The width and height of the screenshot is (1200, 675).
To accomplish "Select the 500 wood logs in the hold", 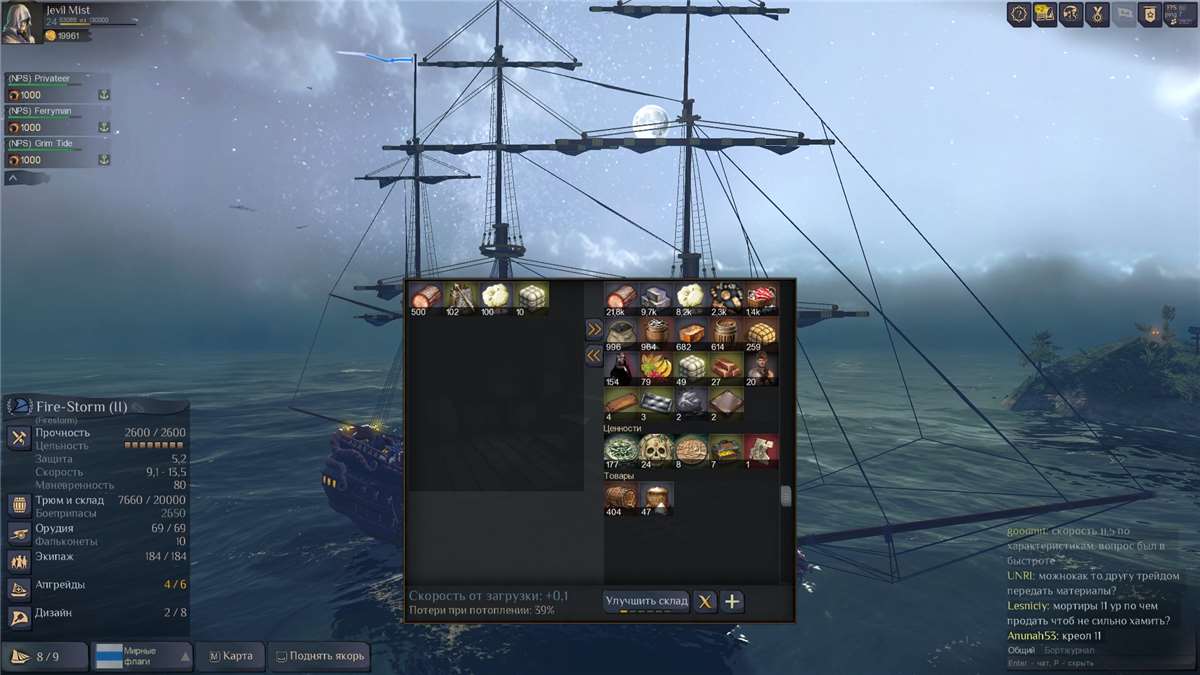I will click(x=425, y=298).
